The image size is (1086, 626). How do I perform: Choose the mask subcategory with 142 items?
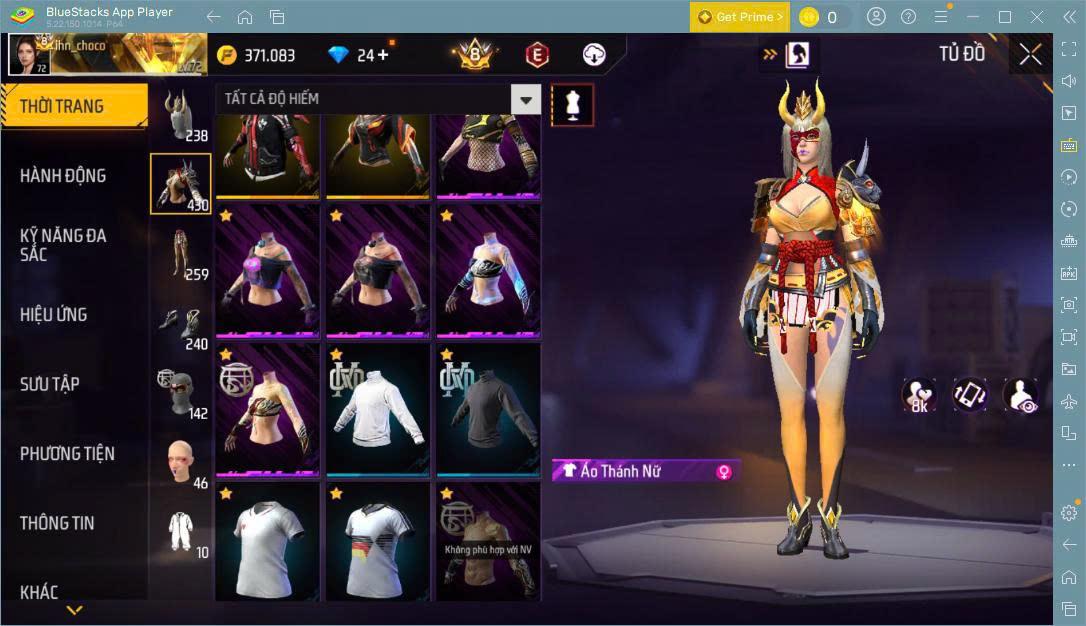(x=181, y=393)
